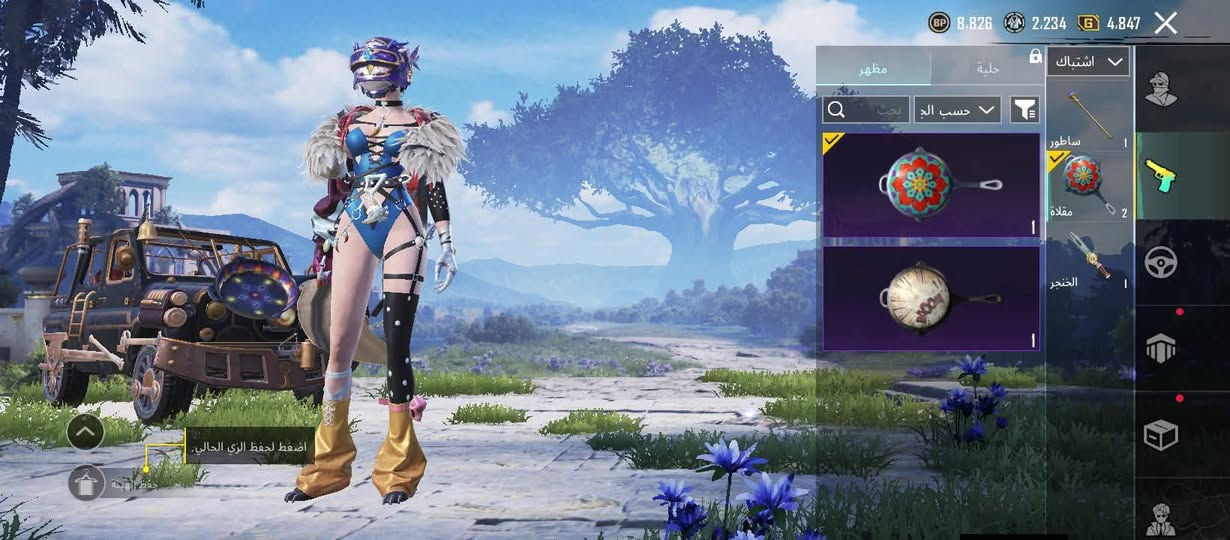Open the box-shaped crate category
This screenshot has width=1230, height=540.
[1161, 434]
